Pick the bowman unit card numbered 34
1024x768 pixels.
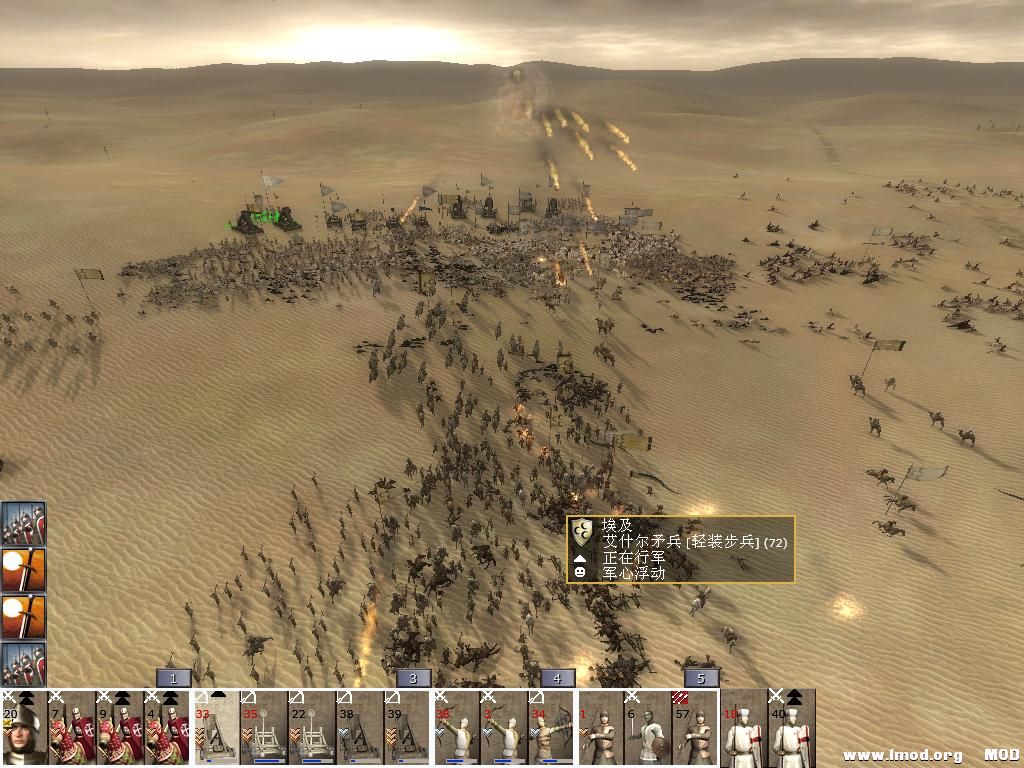[x=552, y=728]
